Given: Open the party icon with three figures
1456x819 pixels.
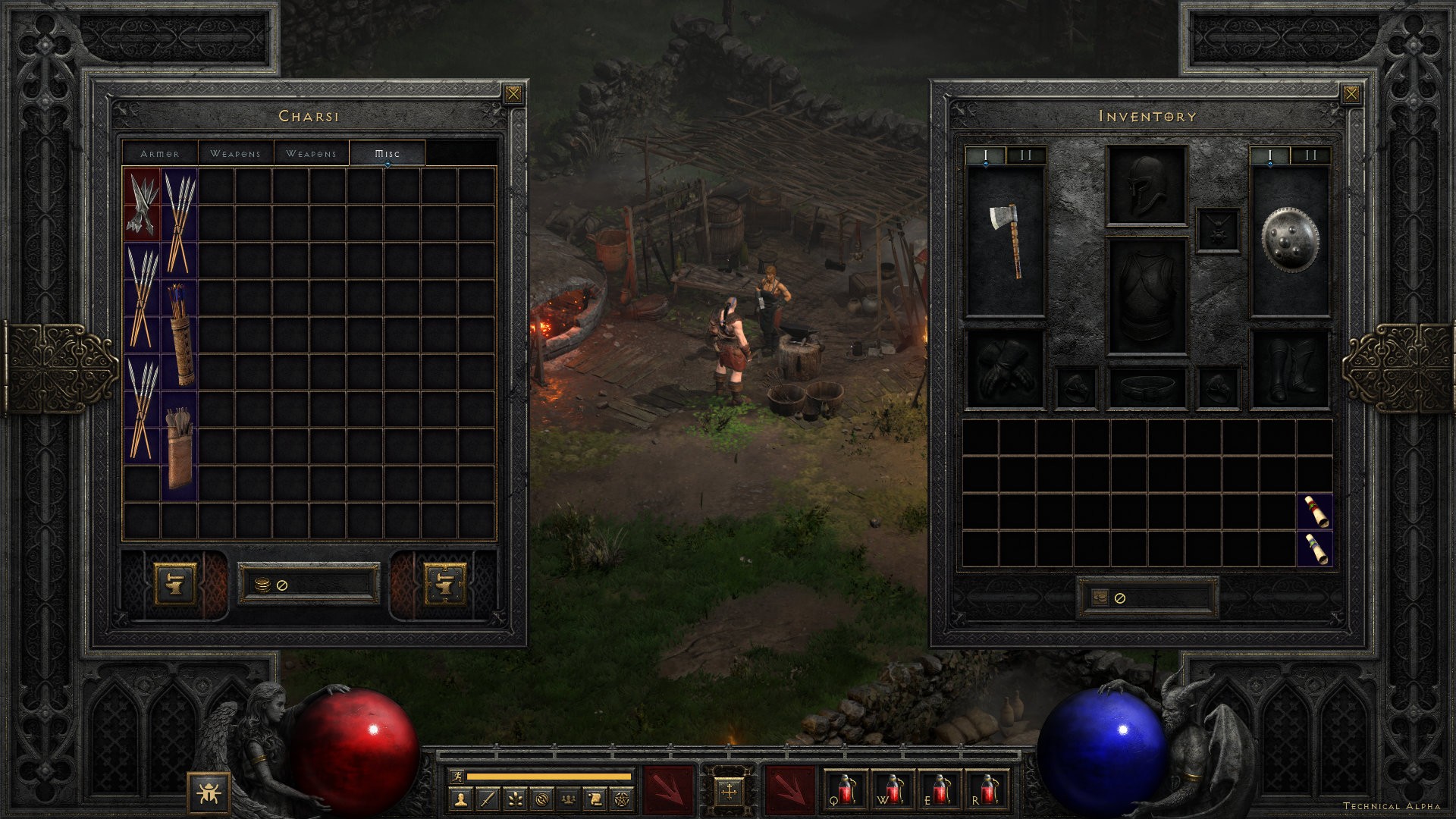Looking at the screenshot, I should [x=568, y=799].
